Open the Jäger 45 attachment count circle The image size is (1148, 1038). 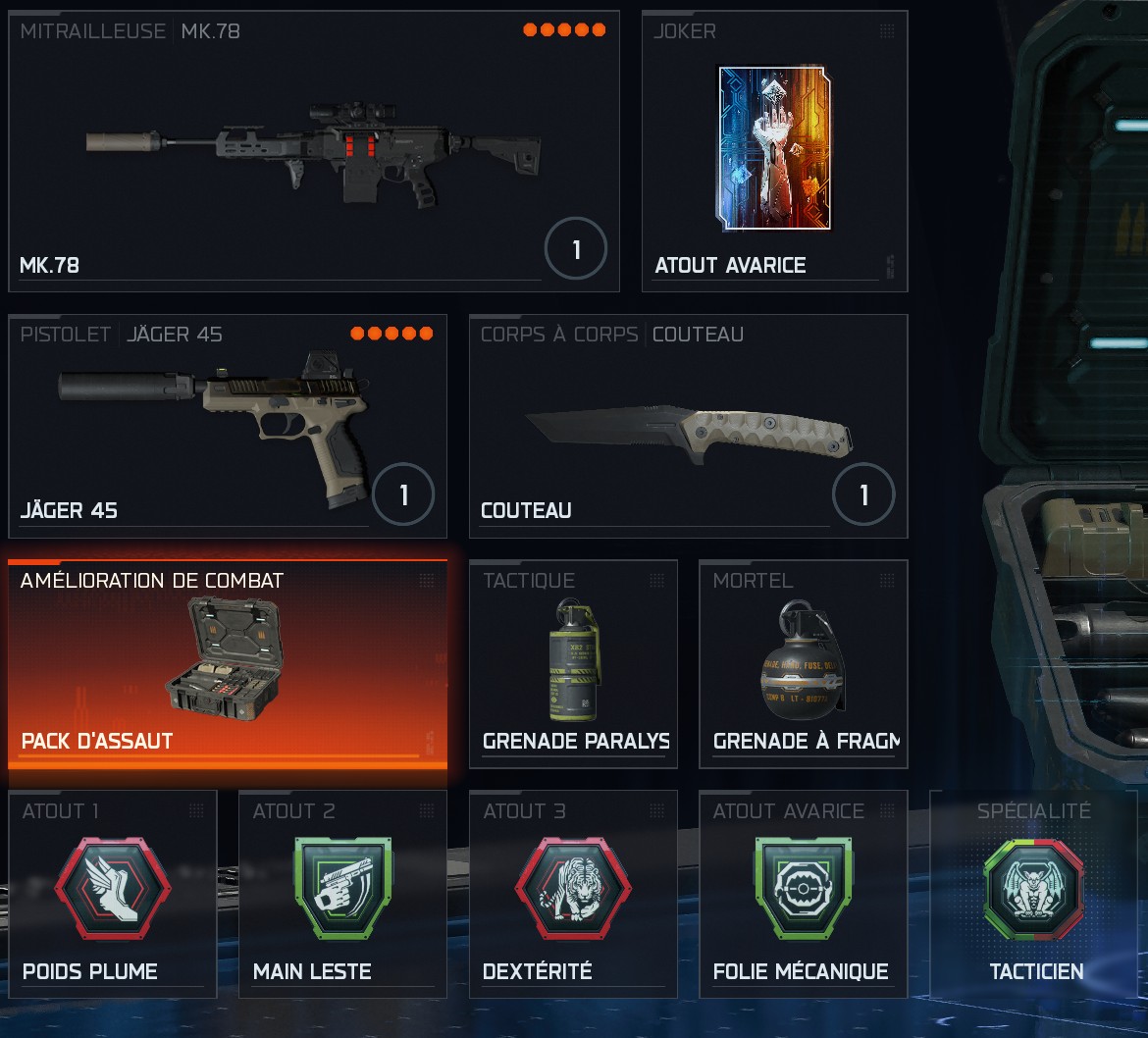tap(403, 495)
